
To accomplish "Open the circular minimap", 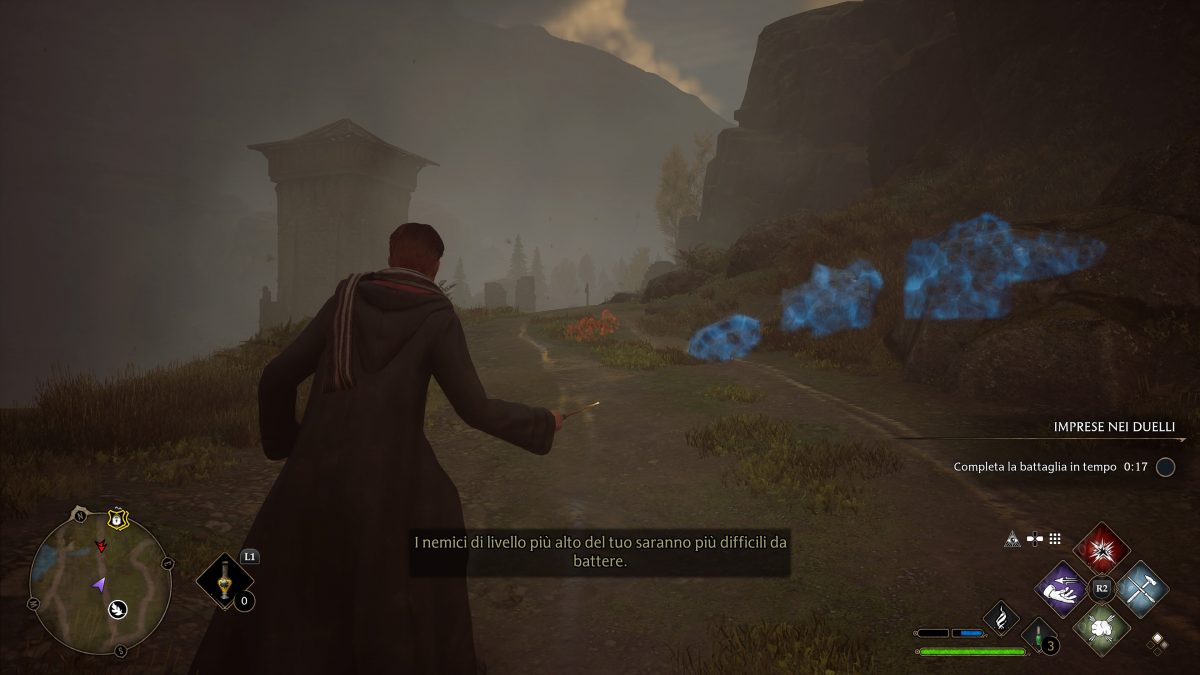I will [x=98, y=582].
